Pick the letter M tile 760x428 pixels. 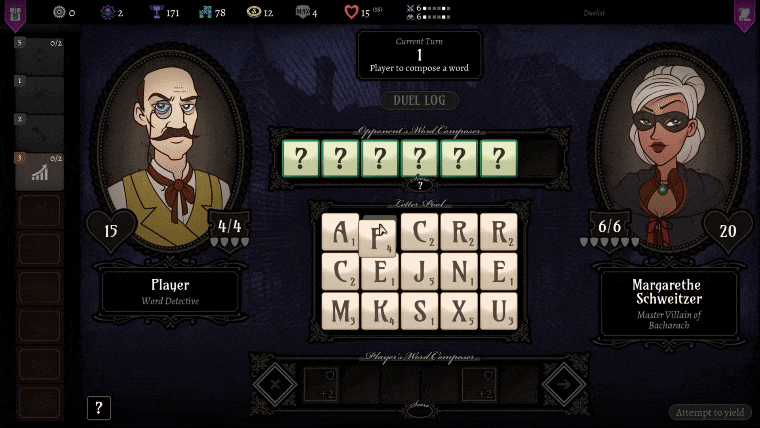click(340, 310)
